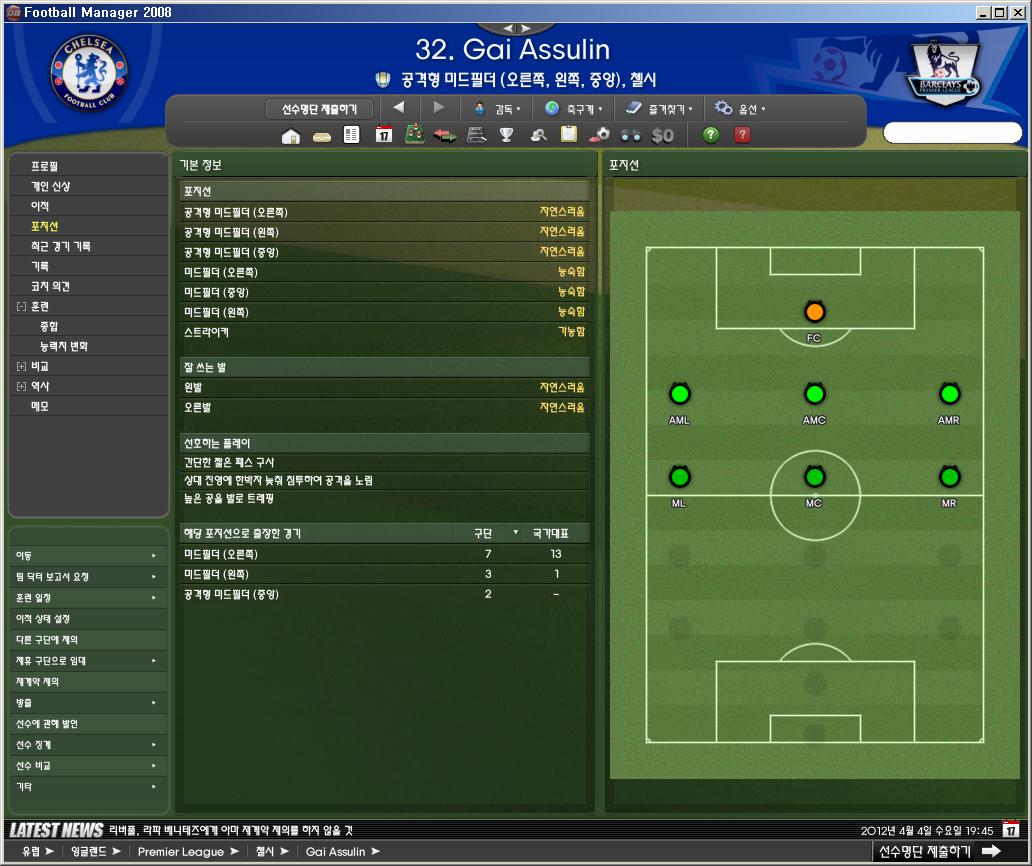This screenshot has width=1032, height=866.
Task: Open the calendar icon in the toolbar
Action: 383,135
